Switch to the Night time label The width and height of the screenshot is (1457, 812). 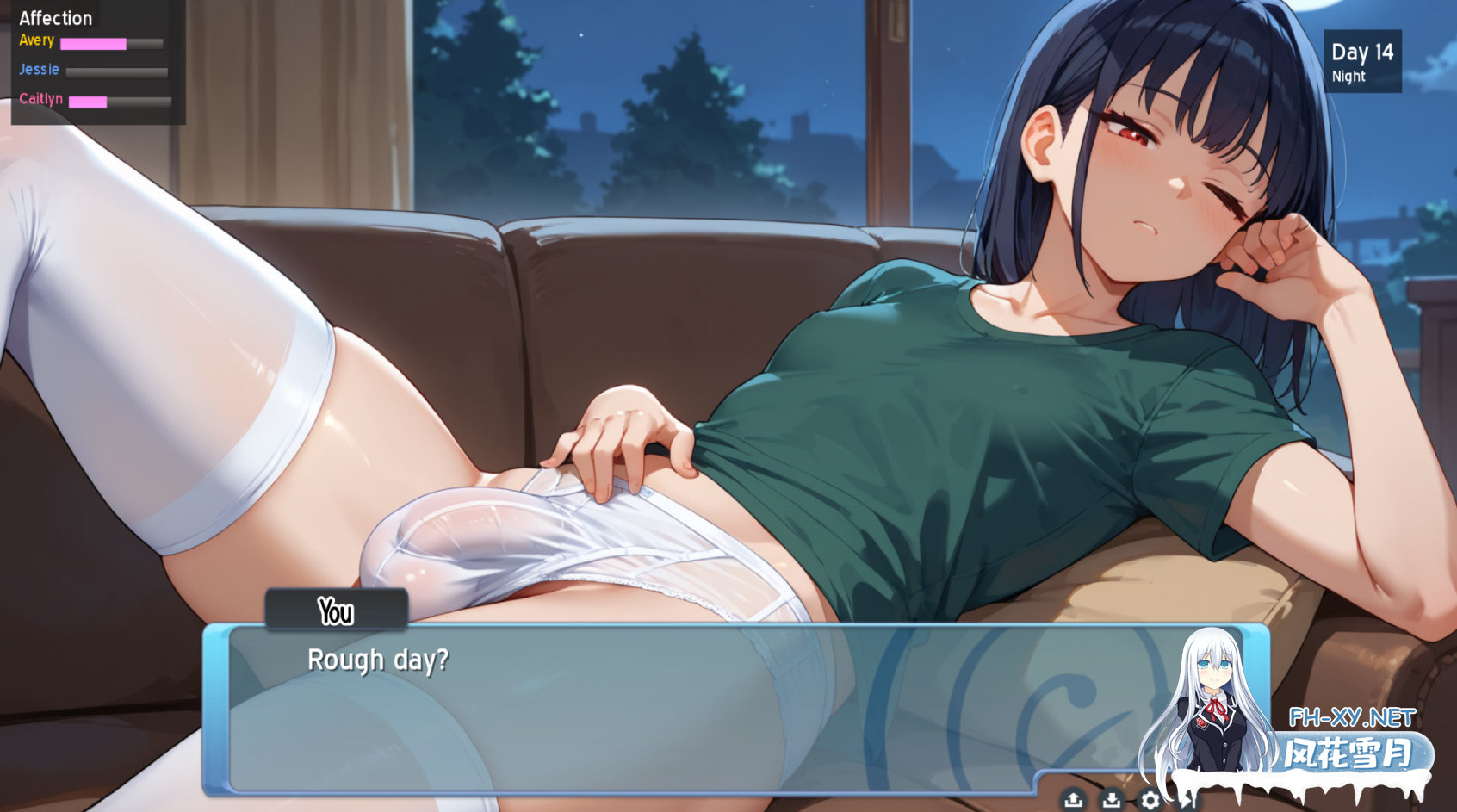(1348, 76)
